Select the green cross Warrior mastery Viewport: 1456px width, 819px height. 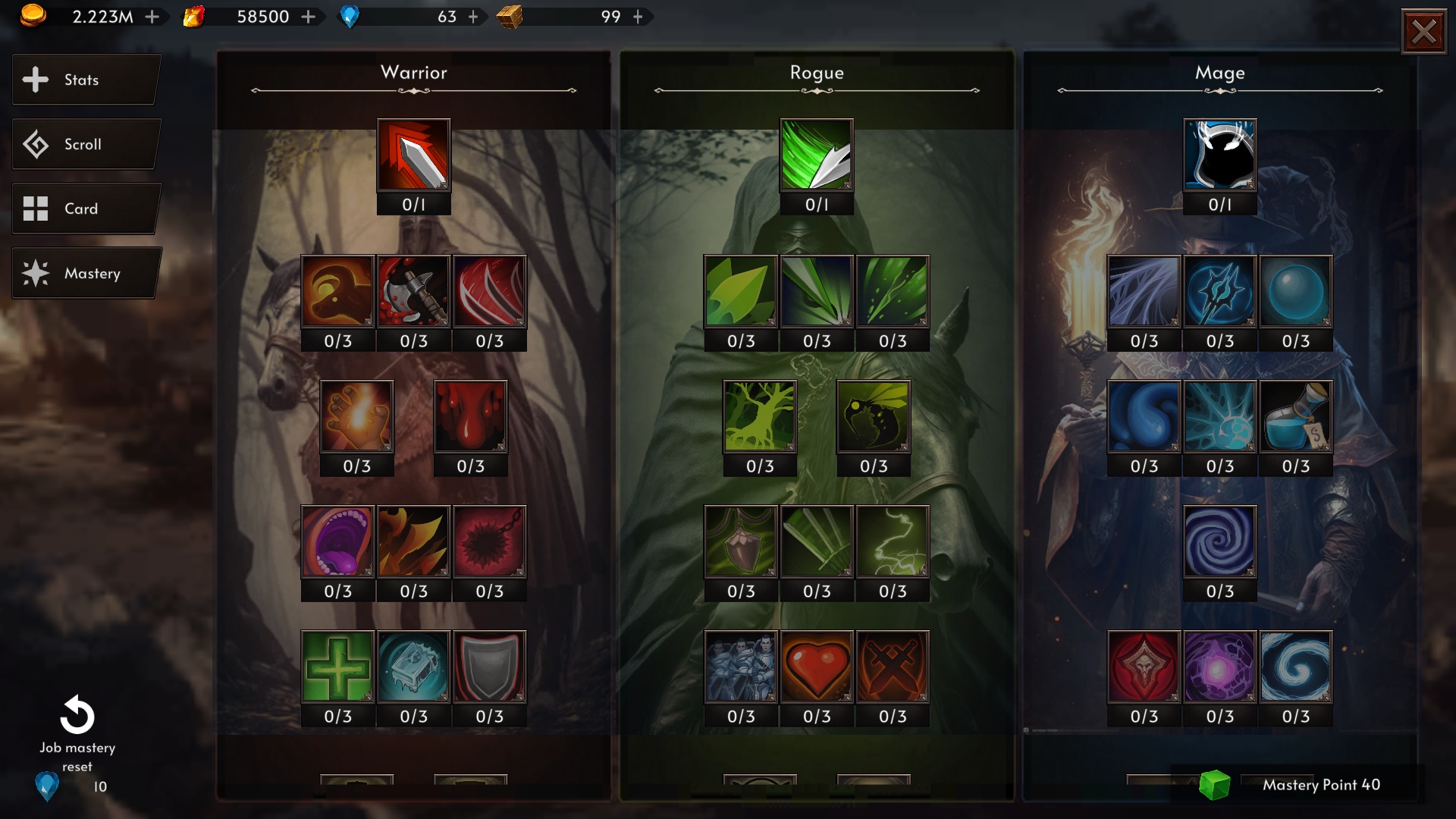(x=337, y=667)
